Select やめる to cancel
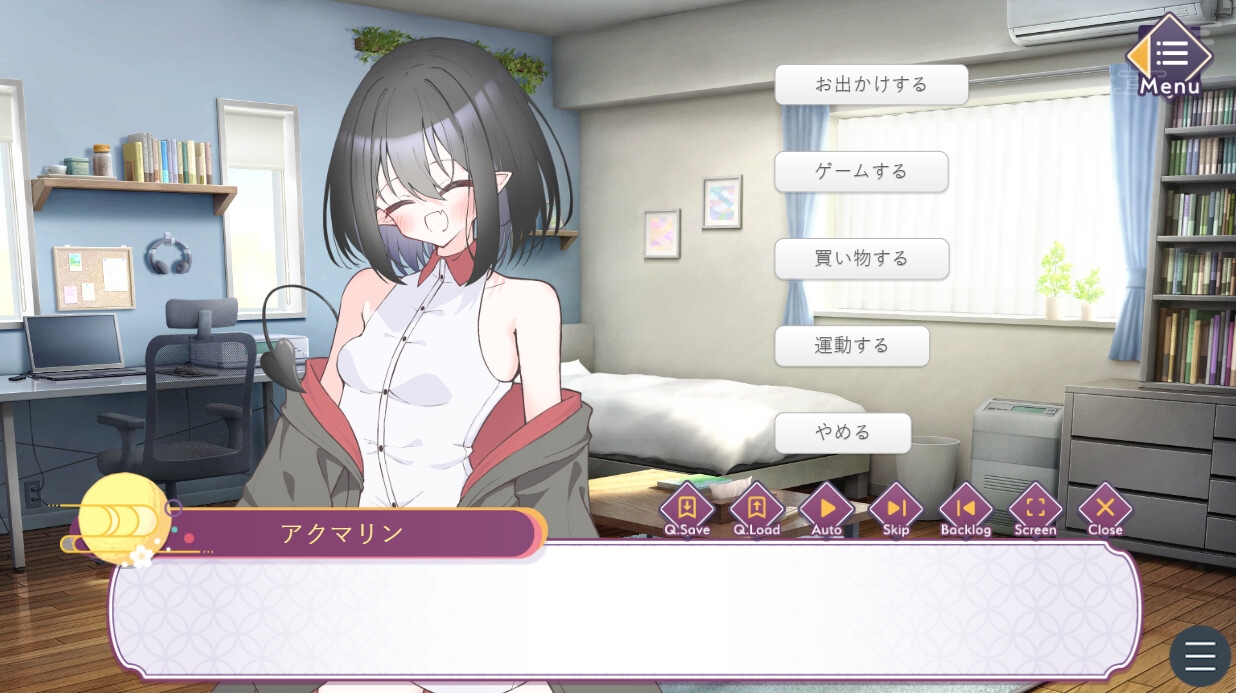 tap(842, 433)
